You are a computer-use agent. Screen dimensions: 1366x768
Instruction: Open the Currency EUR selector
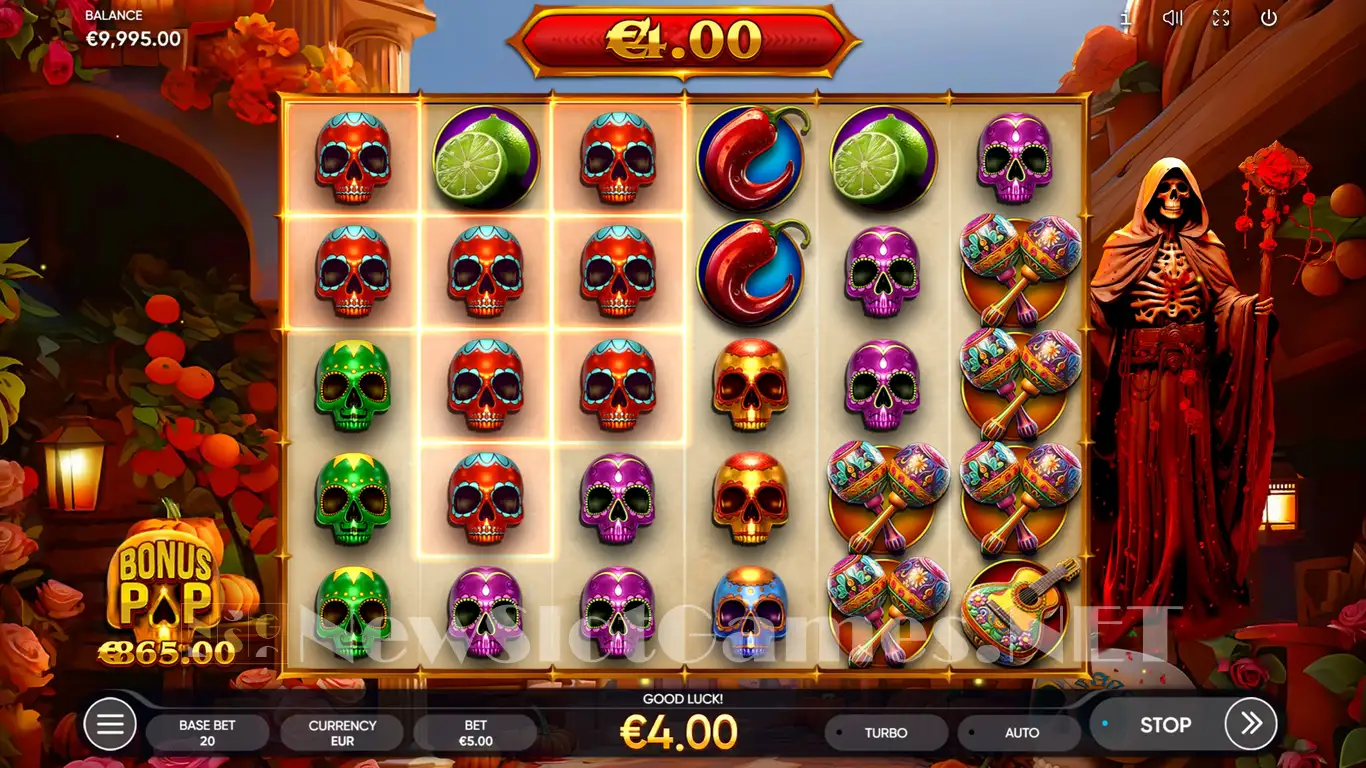(x=342, y=733)
